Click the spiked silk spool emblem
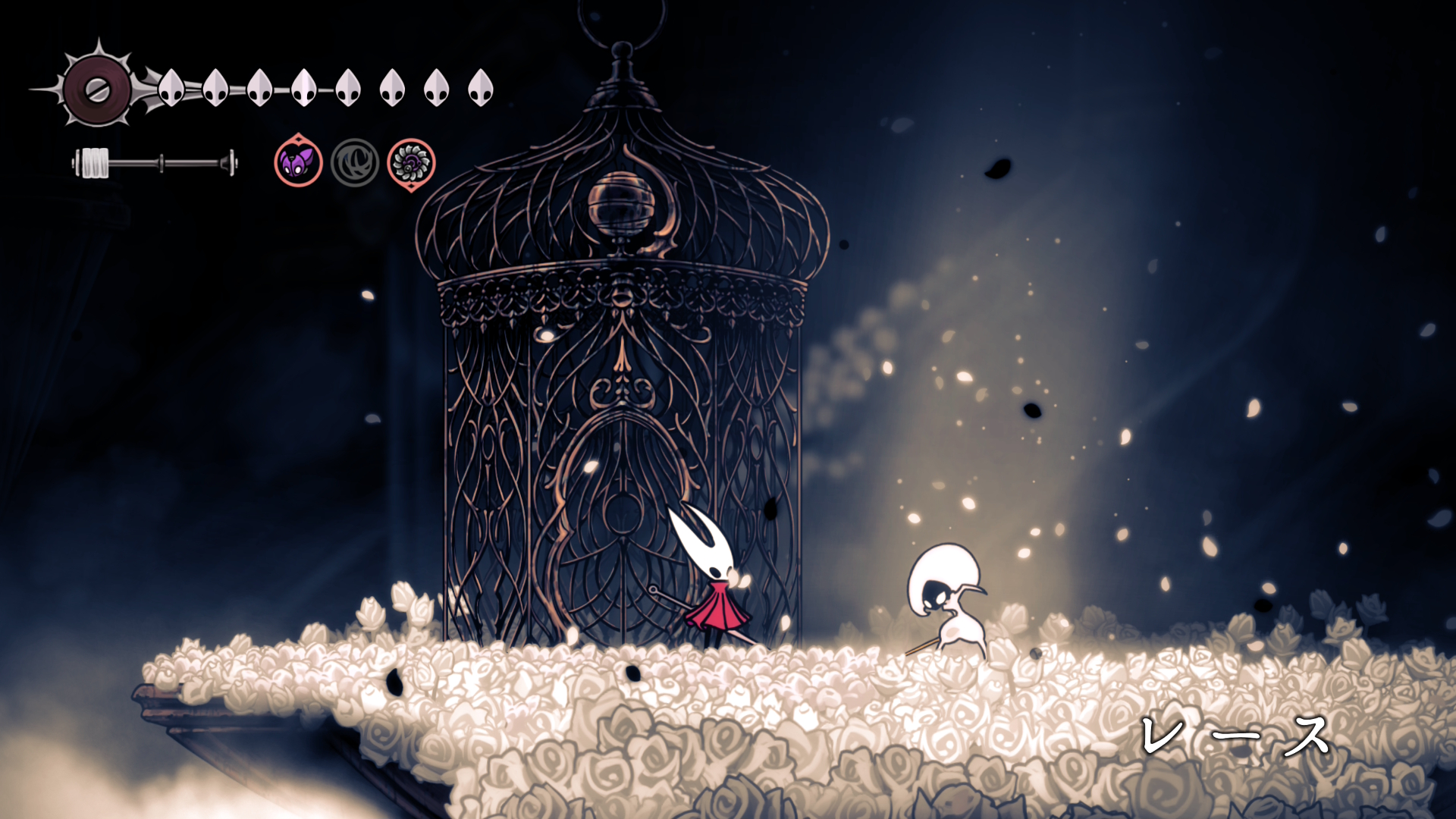Image resolution: width=1456 pixels, height=819 pixels. pos(96,89)
